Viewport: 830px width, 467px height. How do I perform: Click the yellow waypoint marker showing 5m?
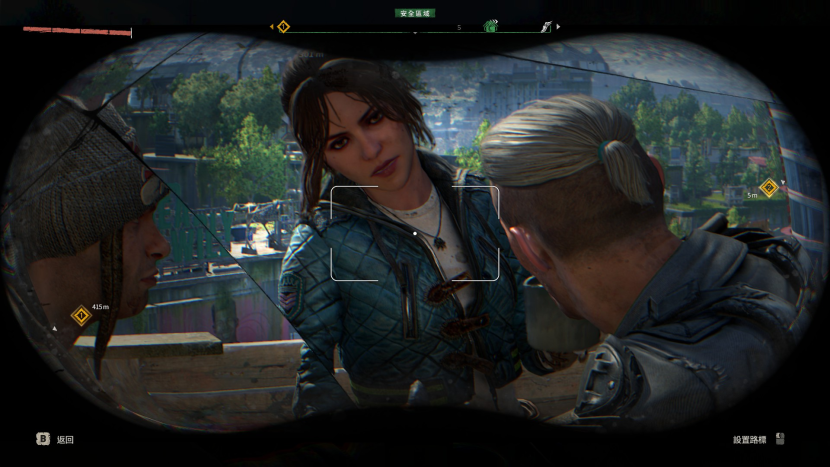point(768,187)
